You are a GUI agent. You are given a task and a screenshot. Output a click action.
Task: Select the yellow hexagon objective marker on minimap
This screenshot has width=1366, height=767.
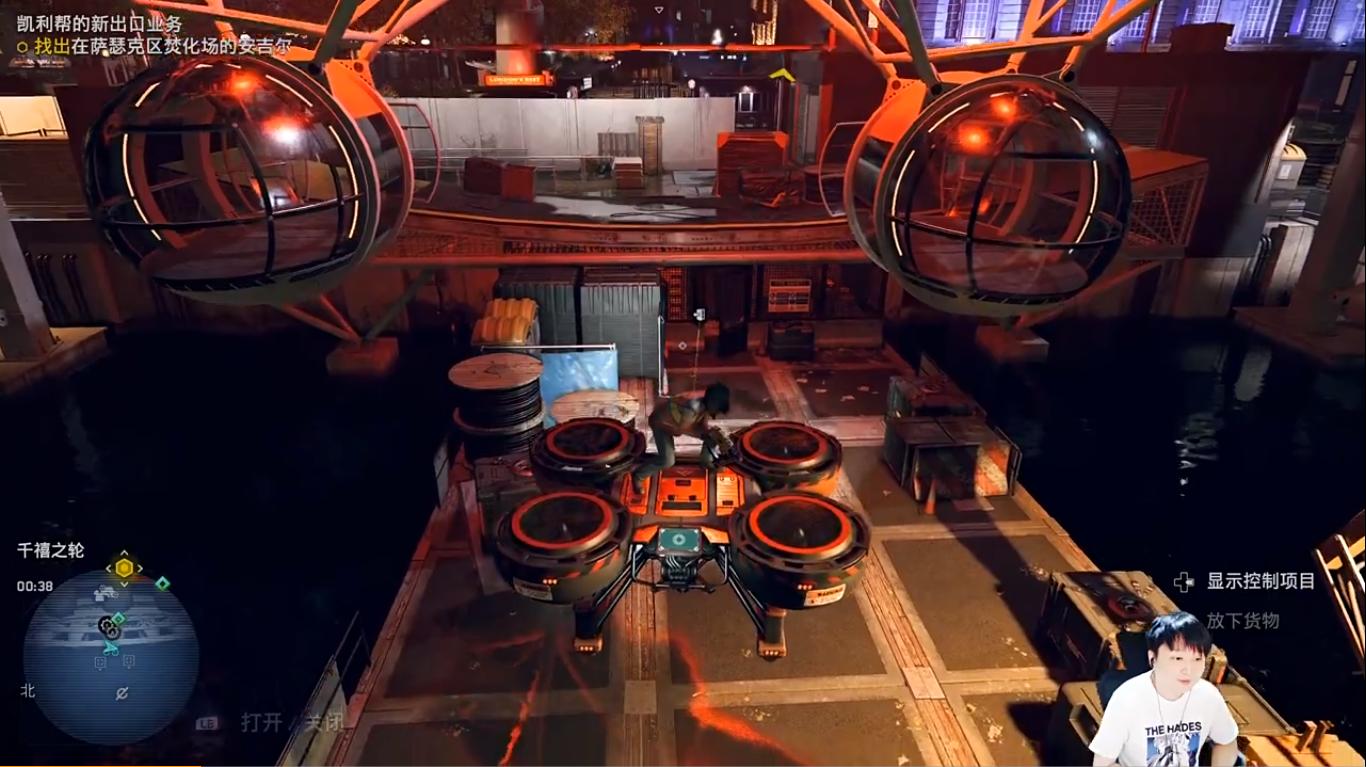coord(124,568)
